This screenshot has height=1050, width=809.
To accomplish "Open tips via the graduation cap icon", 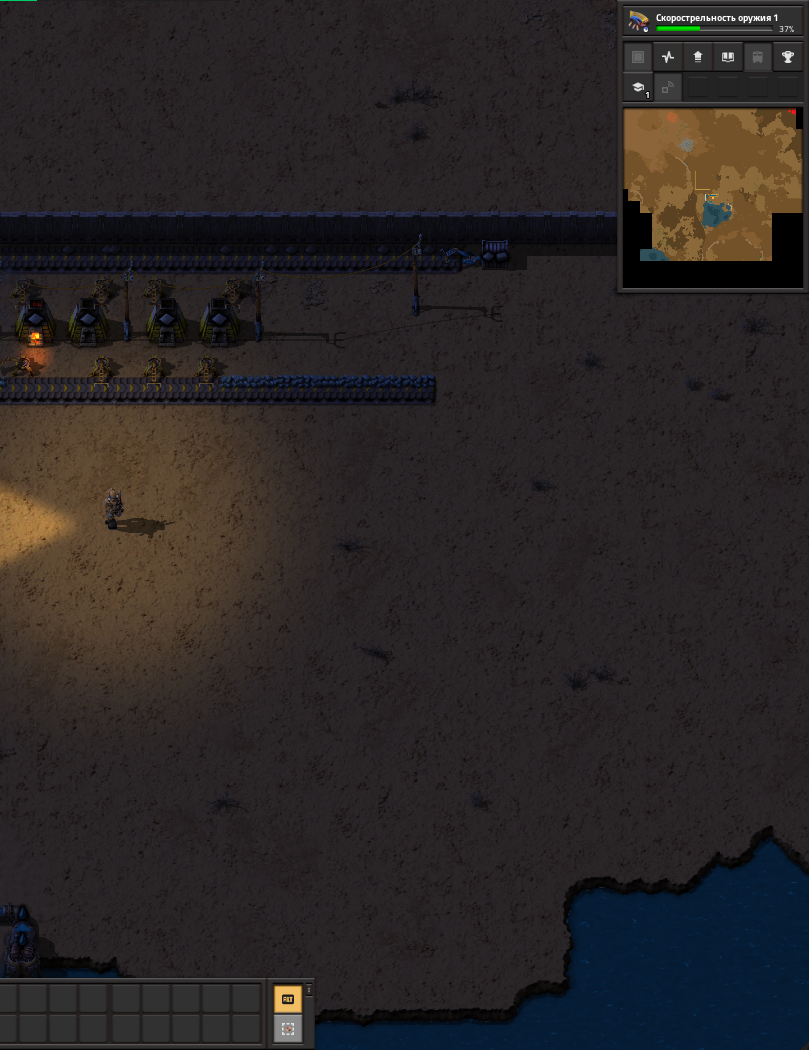I will (x=638, y=88).
